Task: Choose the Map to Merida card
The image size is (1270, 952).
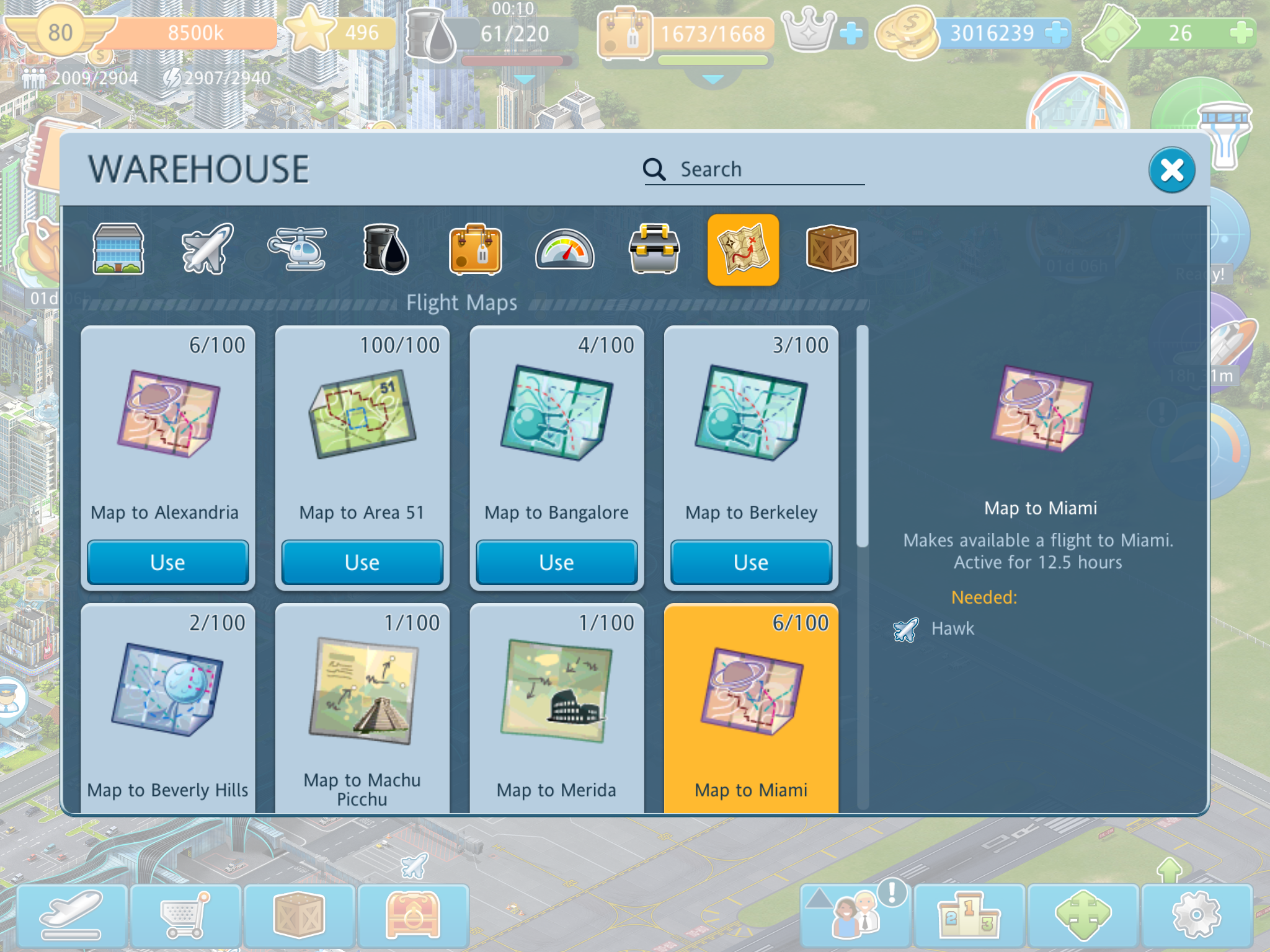Action: [x=556, y=707]
